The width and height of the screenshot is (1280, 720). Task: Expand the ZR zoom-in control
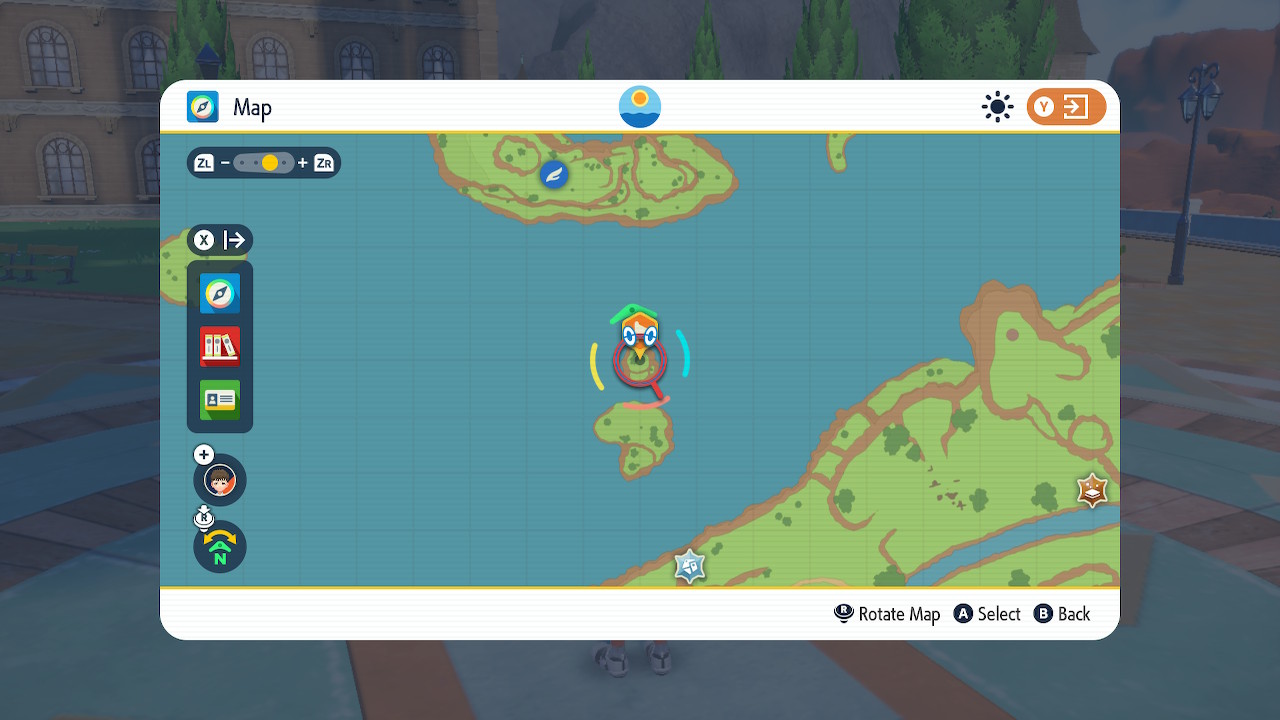pyautogui.click(x=322, y=162)
